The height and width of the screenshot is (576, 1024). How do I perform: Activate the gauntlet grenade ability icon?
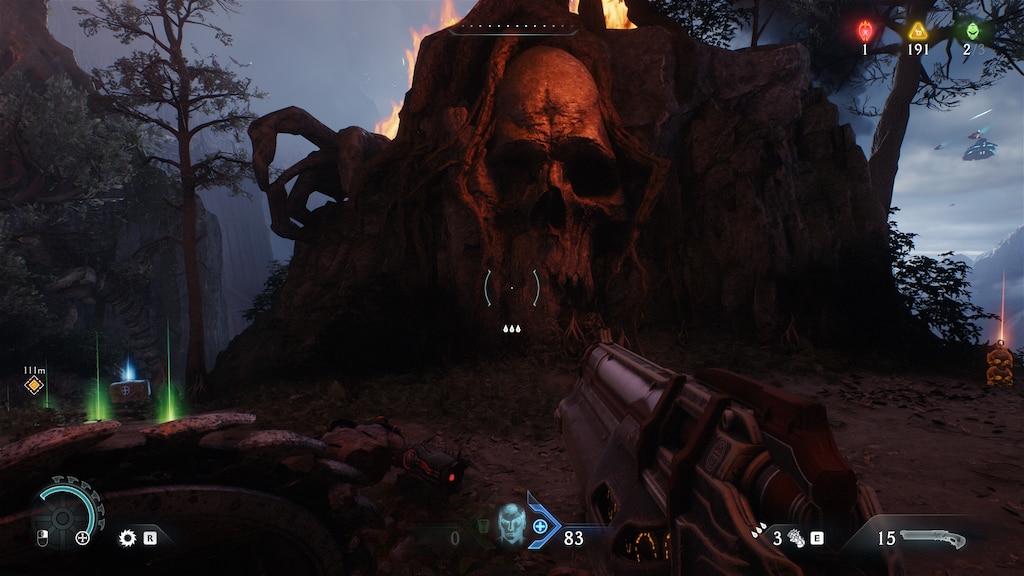[x=797, y=538]
